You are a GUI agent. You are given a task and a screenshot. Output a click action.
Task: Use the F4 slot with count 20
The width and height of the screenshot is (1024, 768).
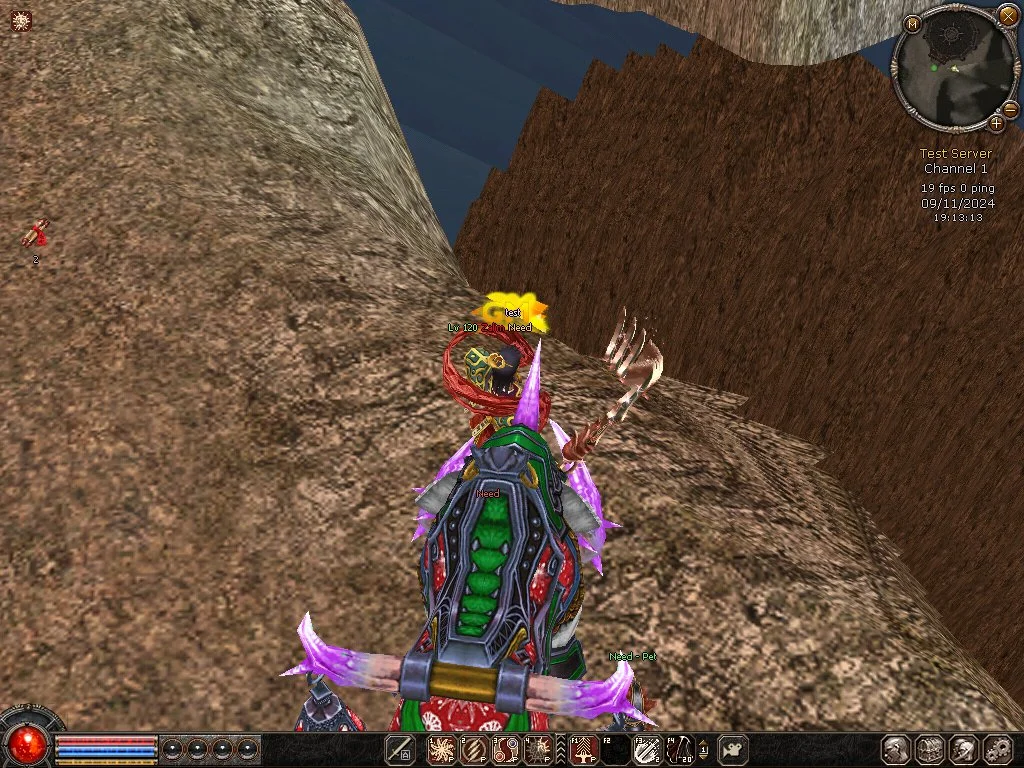pos(680,749)
